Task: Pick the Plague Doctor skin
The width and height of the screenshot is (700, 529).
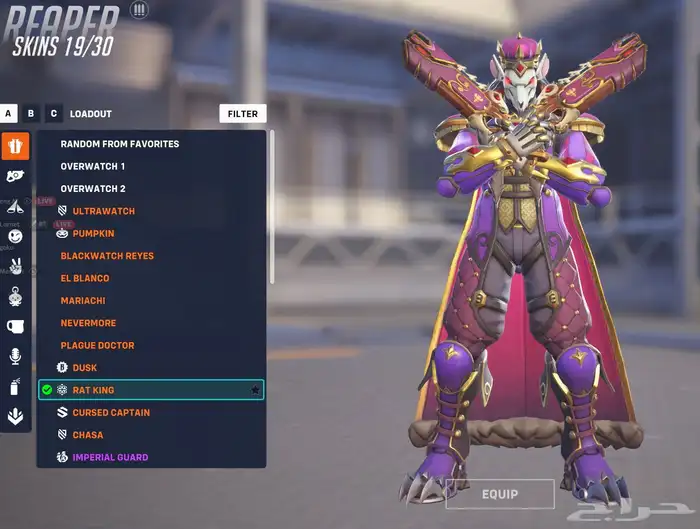Action: (x=97, y=346)
